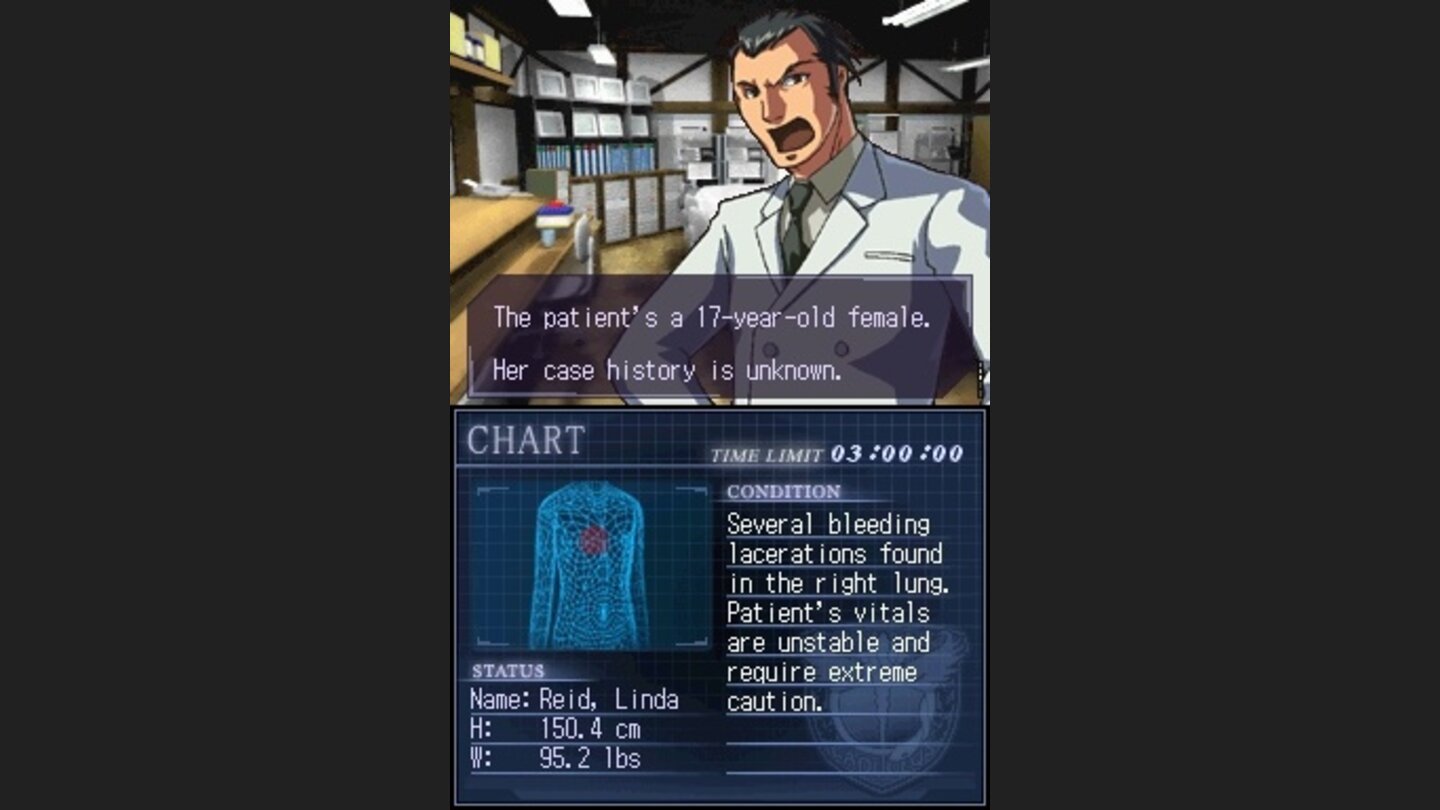Select the corner bracket framing the body scan
Viewport: 1440px width, 810px height.
coord(490,490)
